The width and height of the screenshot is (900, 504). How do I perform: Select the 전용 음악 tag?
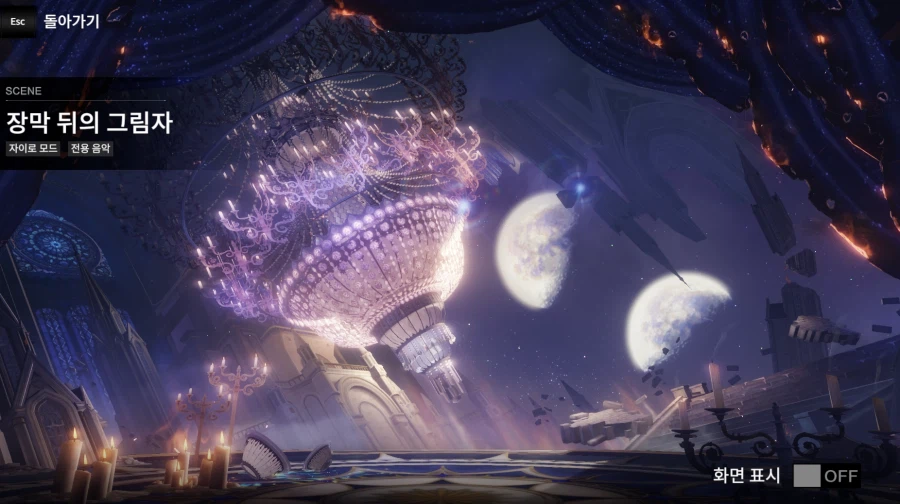coord(91,149)
